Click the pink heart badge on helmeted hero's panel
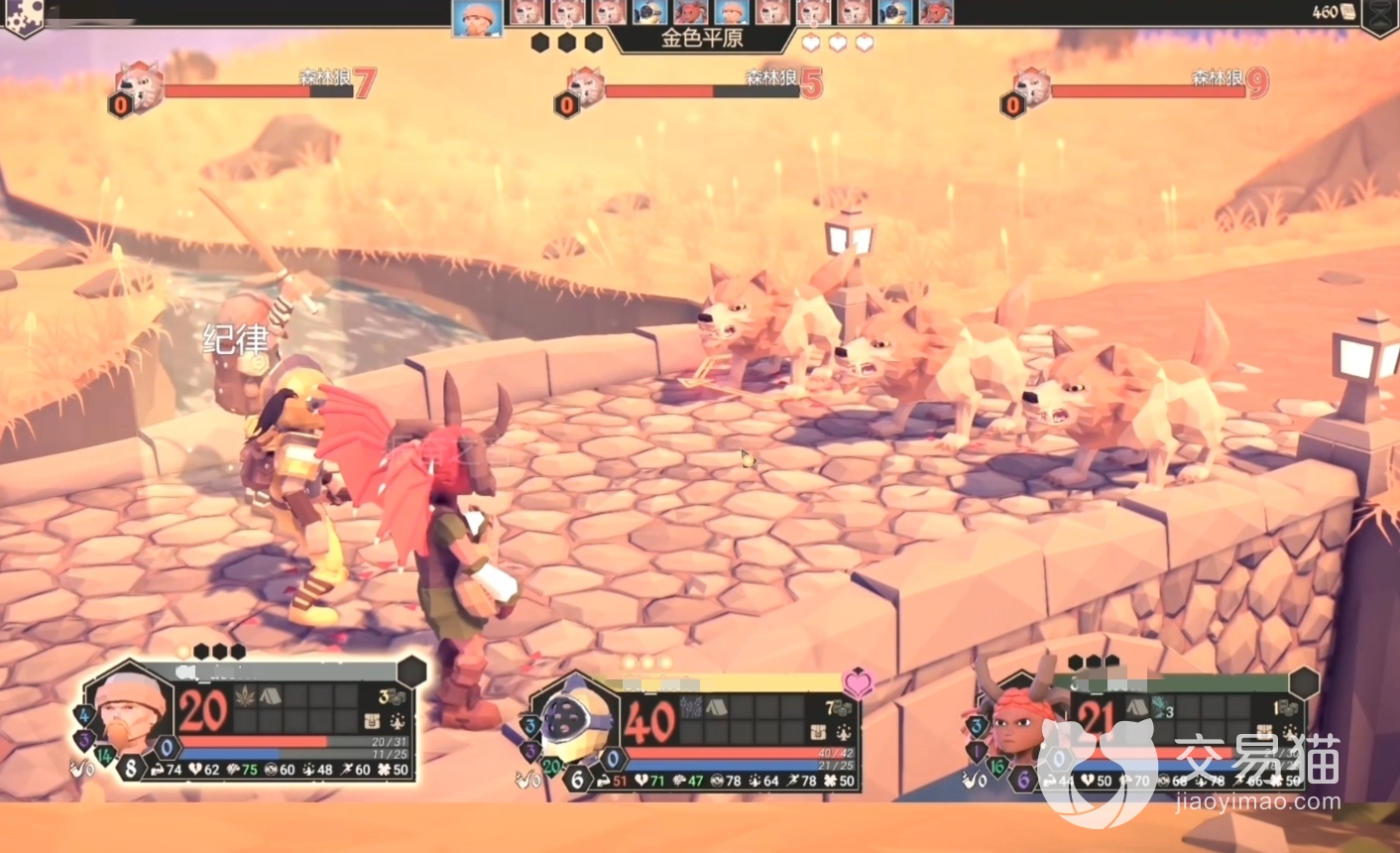This screenshot has width=1400, height=853. tap(858, 682)
